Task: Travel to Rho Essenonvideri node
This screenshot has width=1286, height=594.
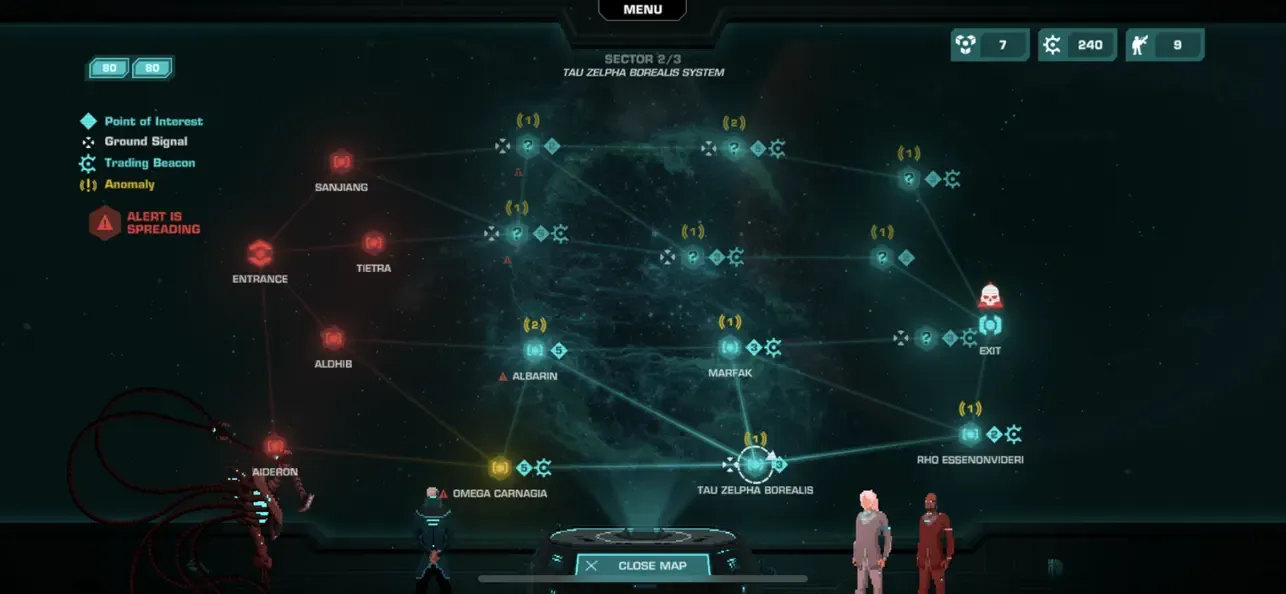Action: pyautogui.click(x=969, y=434)
